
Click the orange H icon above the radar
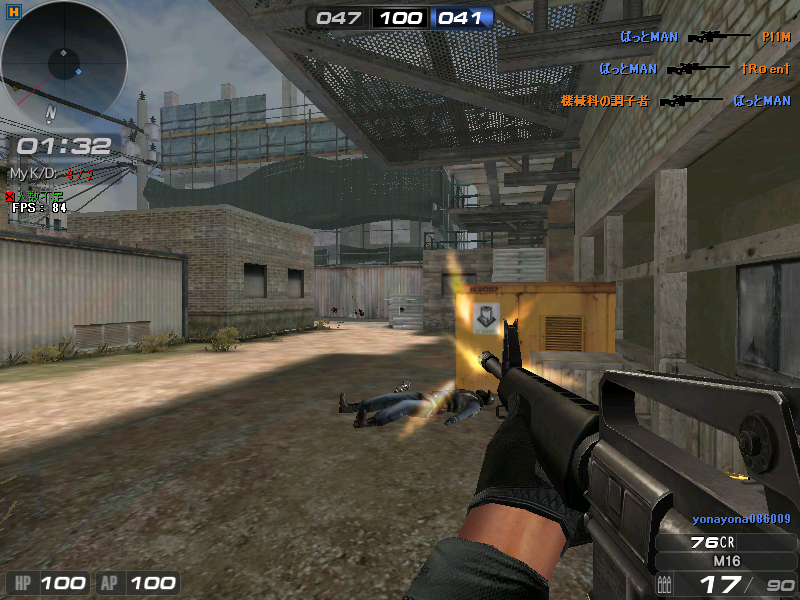(x=12, y=10)
